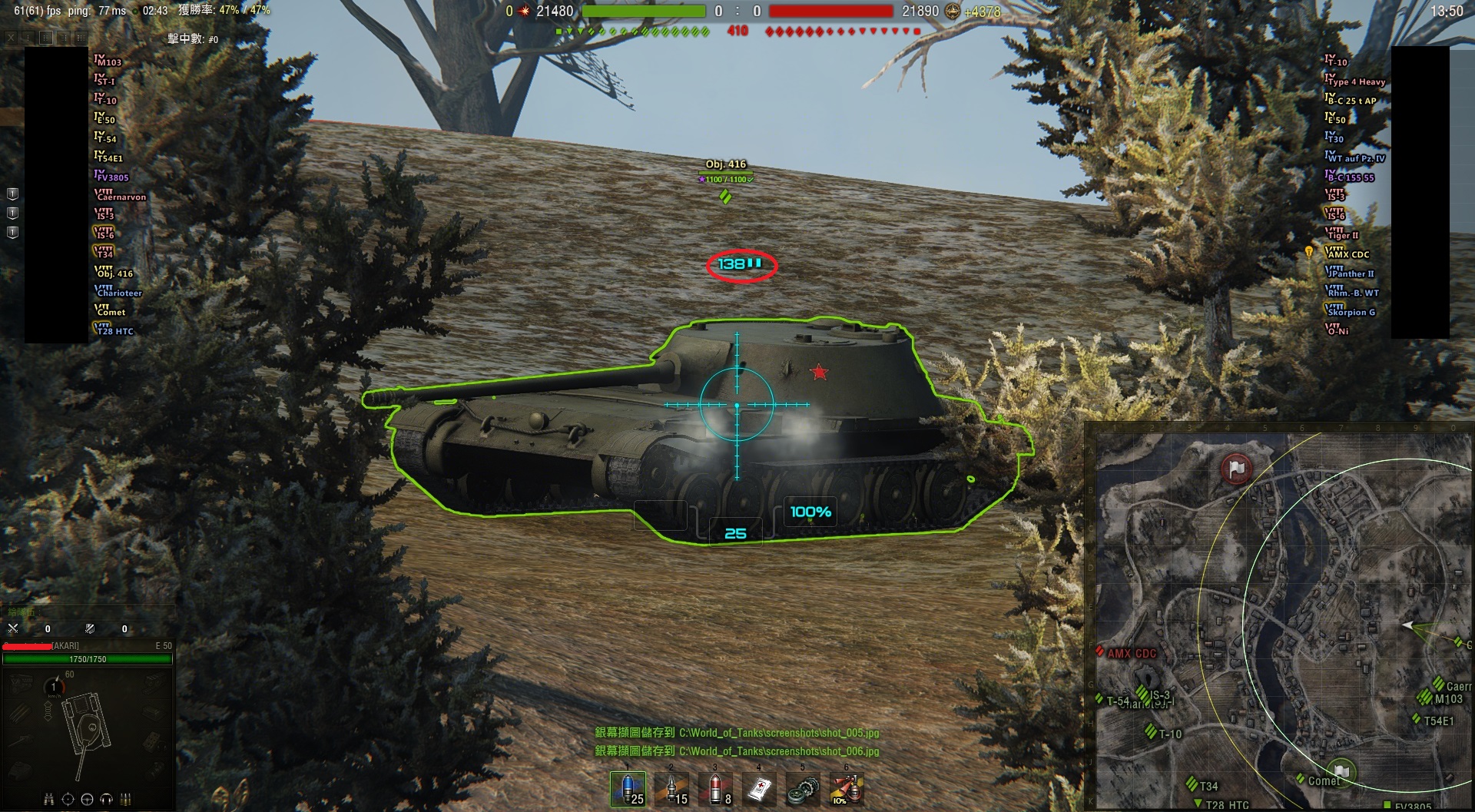Click the steering wheel driver icon
The height and width of the screenshot is (812, 1475).
[87, 800]
